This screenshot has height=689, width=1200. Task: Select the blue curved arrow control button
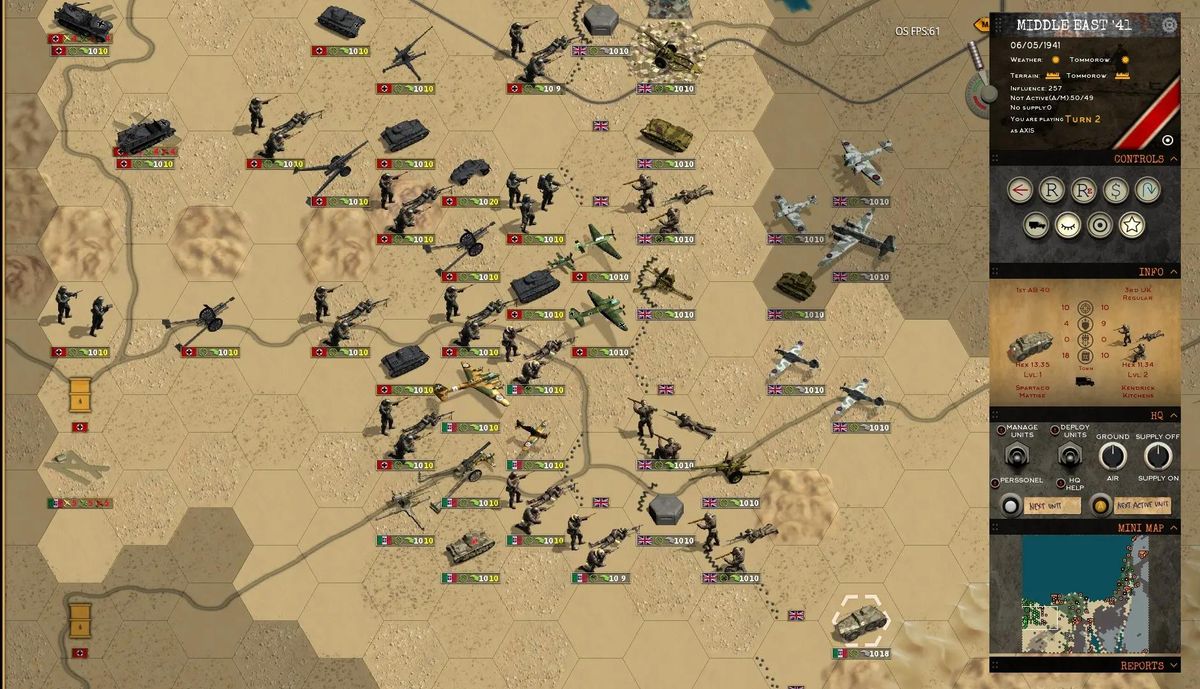point(1150,190)
